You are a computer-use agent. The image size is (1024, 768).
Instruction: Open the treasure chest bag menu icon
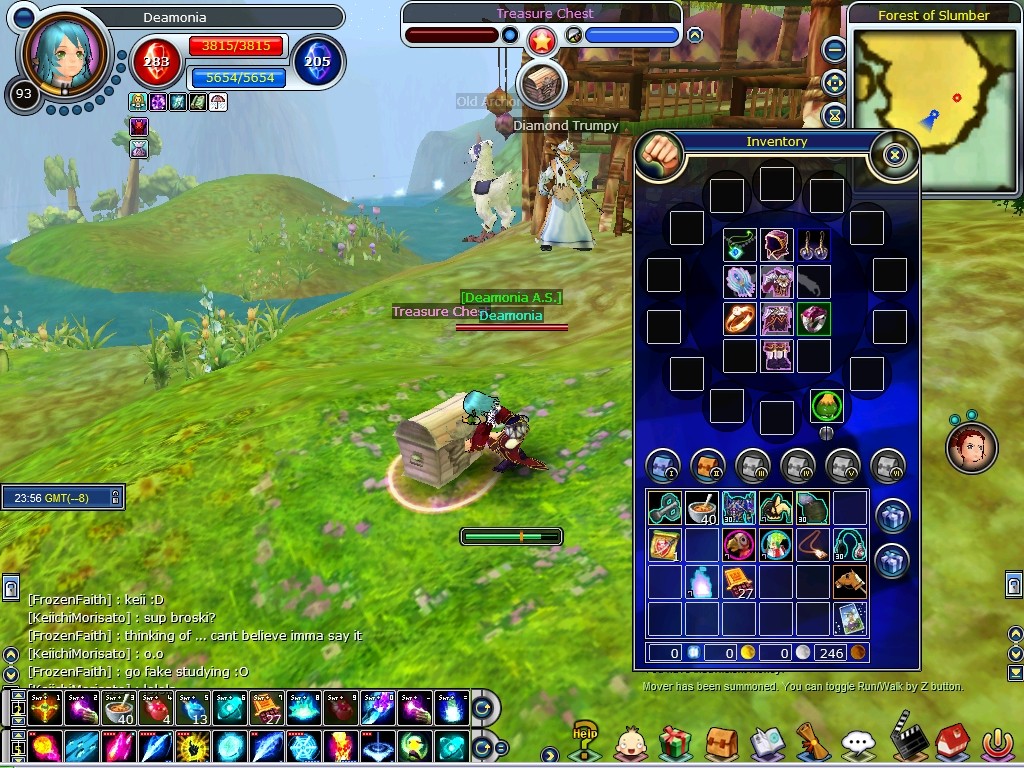[x=721, y=743]
